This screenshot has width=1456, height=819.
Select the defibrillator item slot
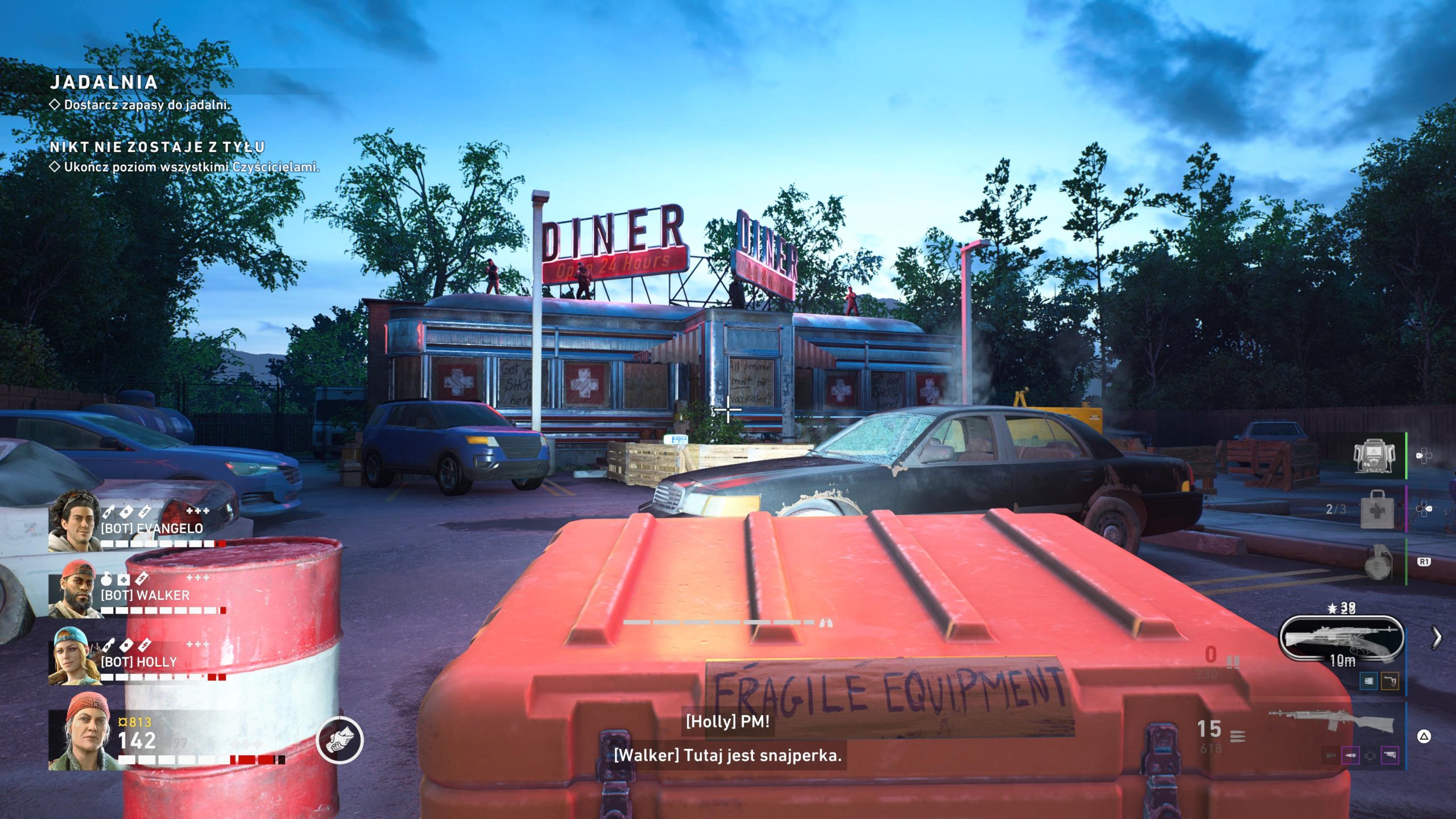point(1374,456)
